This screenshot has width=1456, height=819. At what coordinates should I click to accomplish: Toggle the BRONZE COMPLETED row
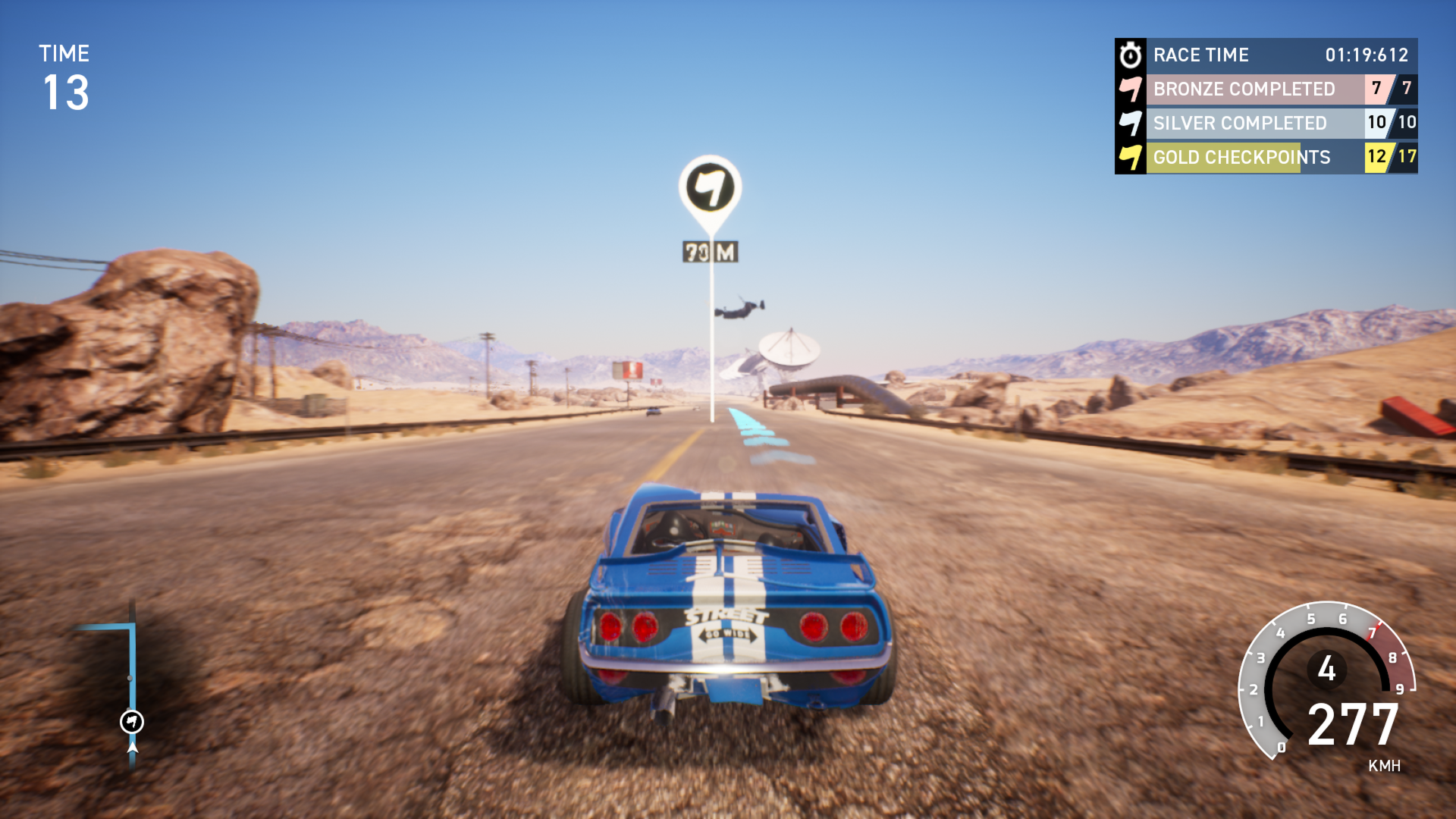[1244, 89]
